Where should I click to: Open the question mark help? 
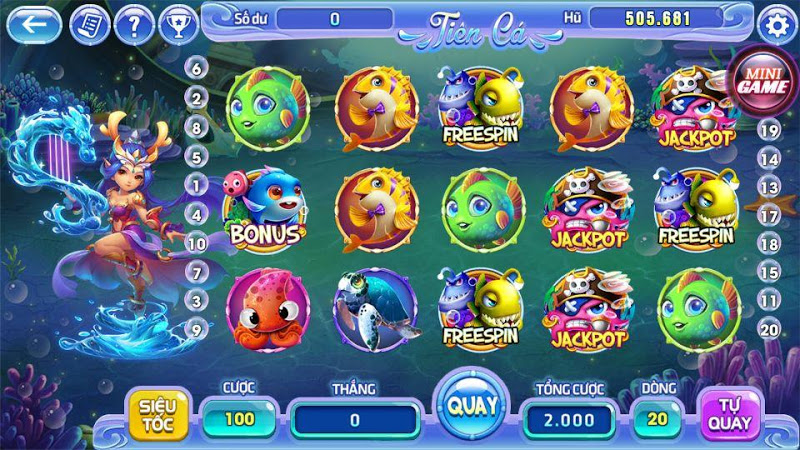tap(134, 23)
